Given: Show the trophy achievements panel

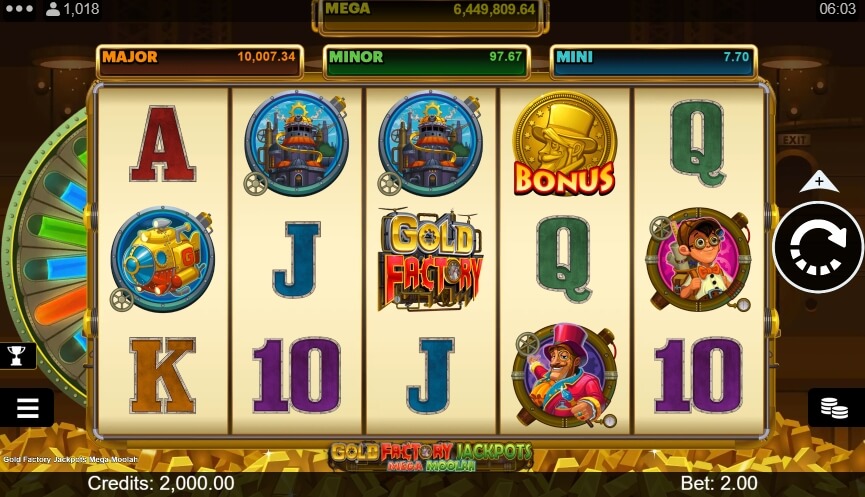Looking at the screenshot, I should point(17,354).
